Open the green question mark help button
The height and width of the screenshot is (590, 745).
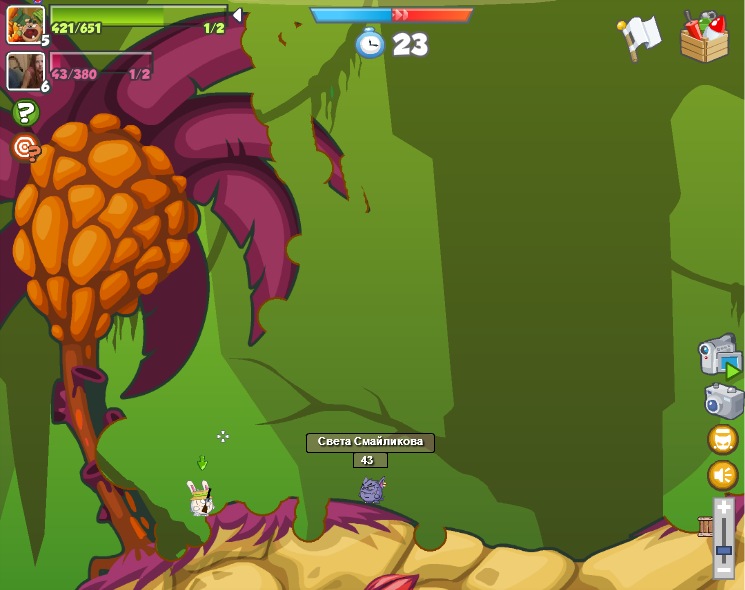[25, 113]
